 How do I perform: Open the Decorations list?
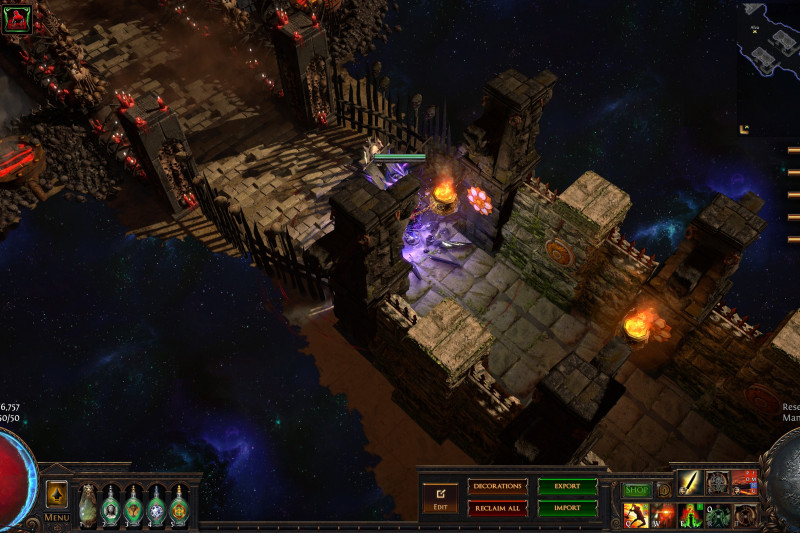(x=497, y=486)
